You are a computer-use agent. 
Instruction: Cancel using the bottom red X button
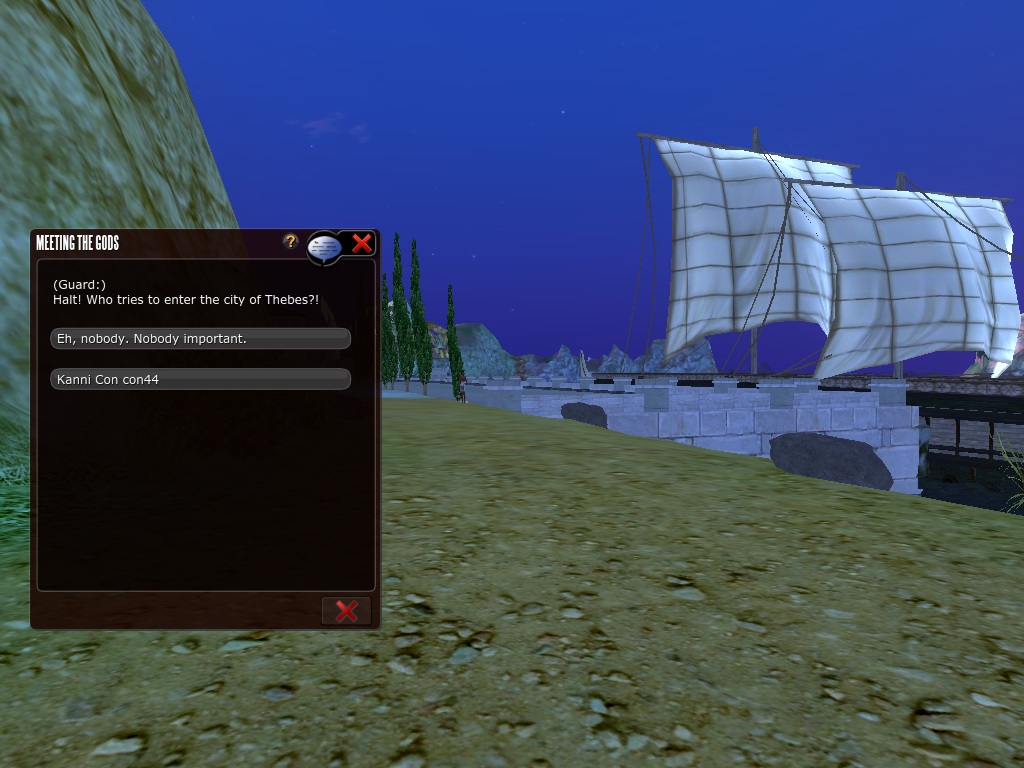[x=346, y=611]
